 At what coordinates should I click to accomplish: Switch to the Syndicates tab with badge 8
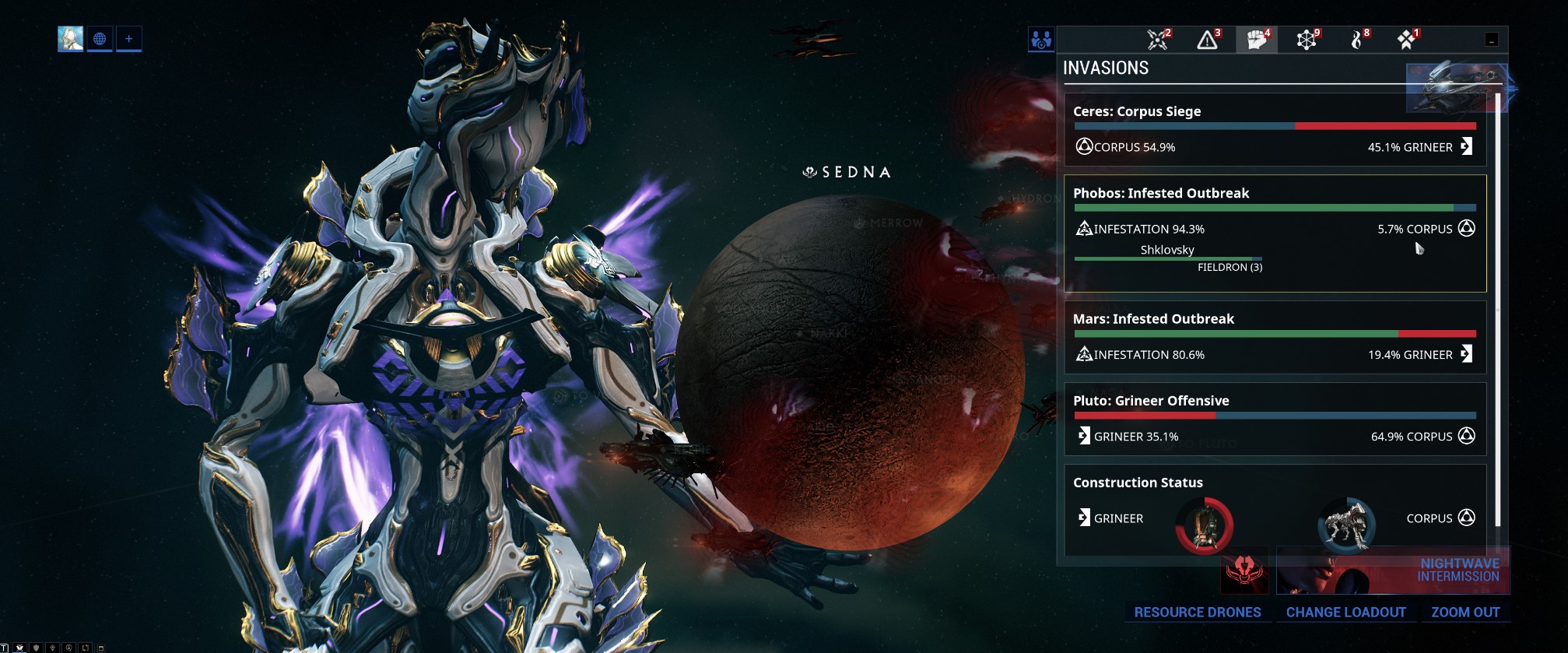tap(1358, 39)
